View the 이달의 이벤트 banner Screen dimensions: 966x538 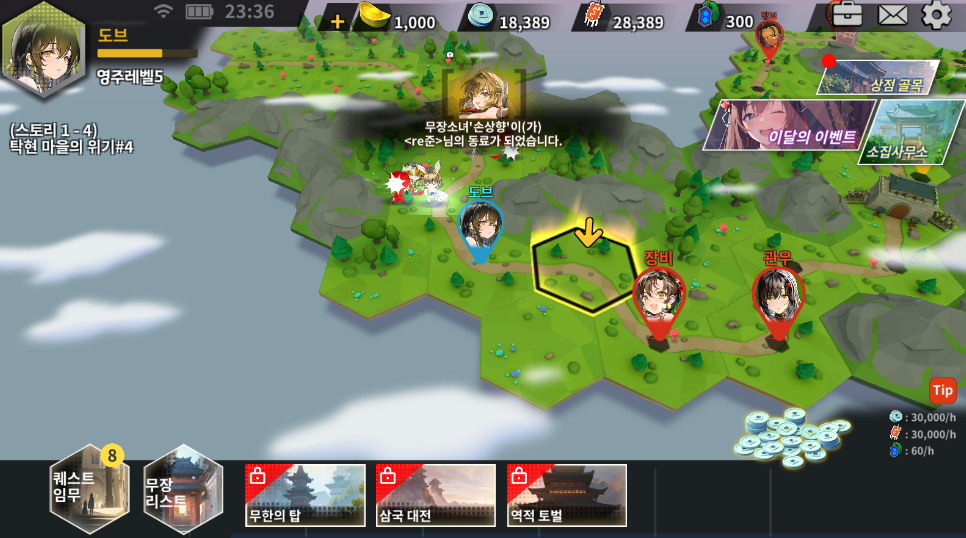[x=783, y=126]
